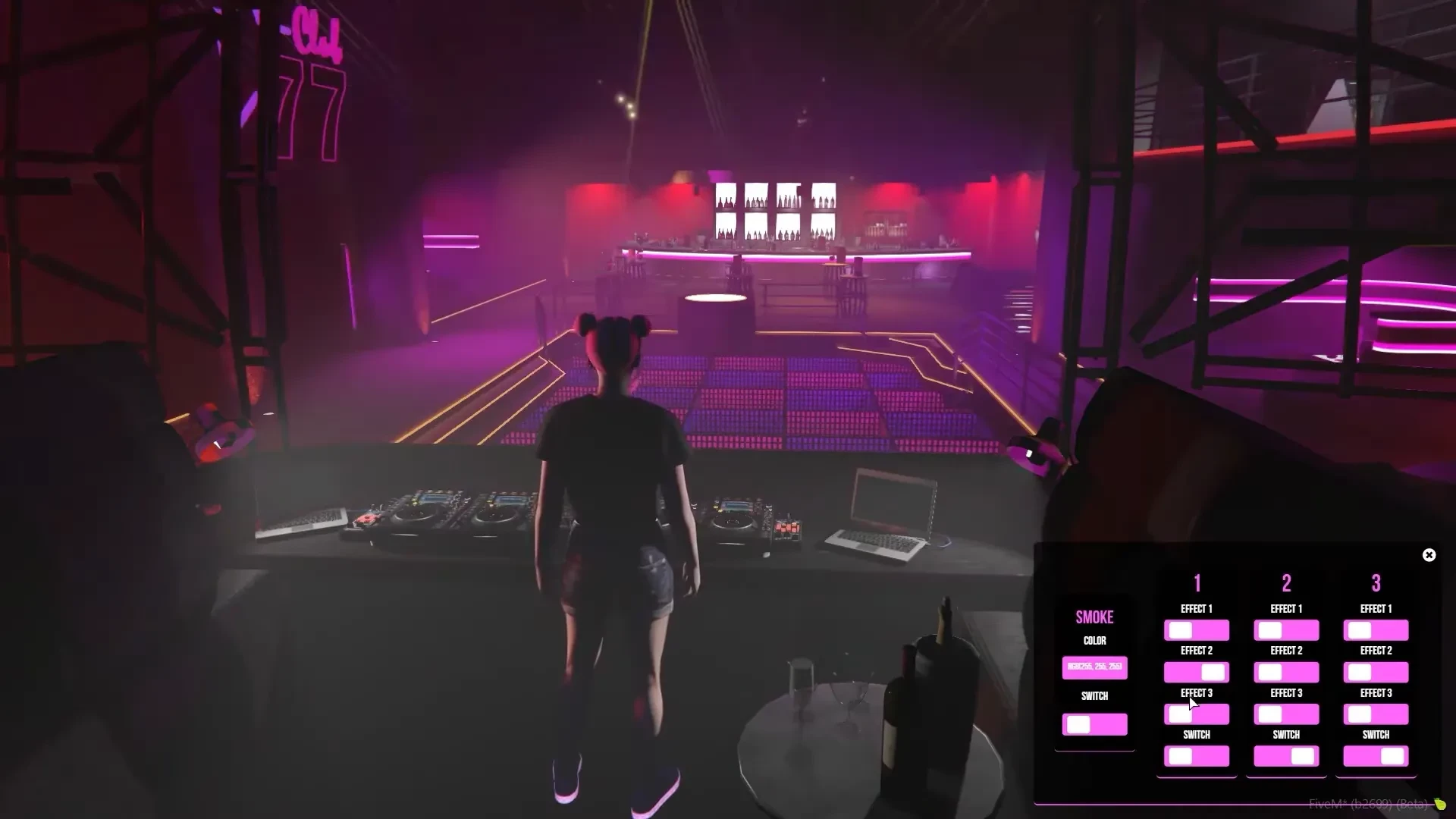1456x819 pixels.
Task: Enable Effect 3 in column 2
Action: click(1285, 714)
